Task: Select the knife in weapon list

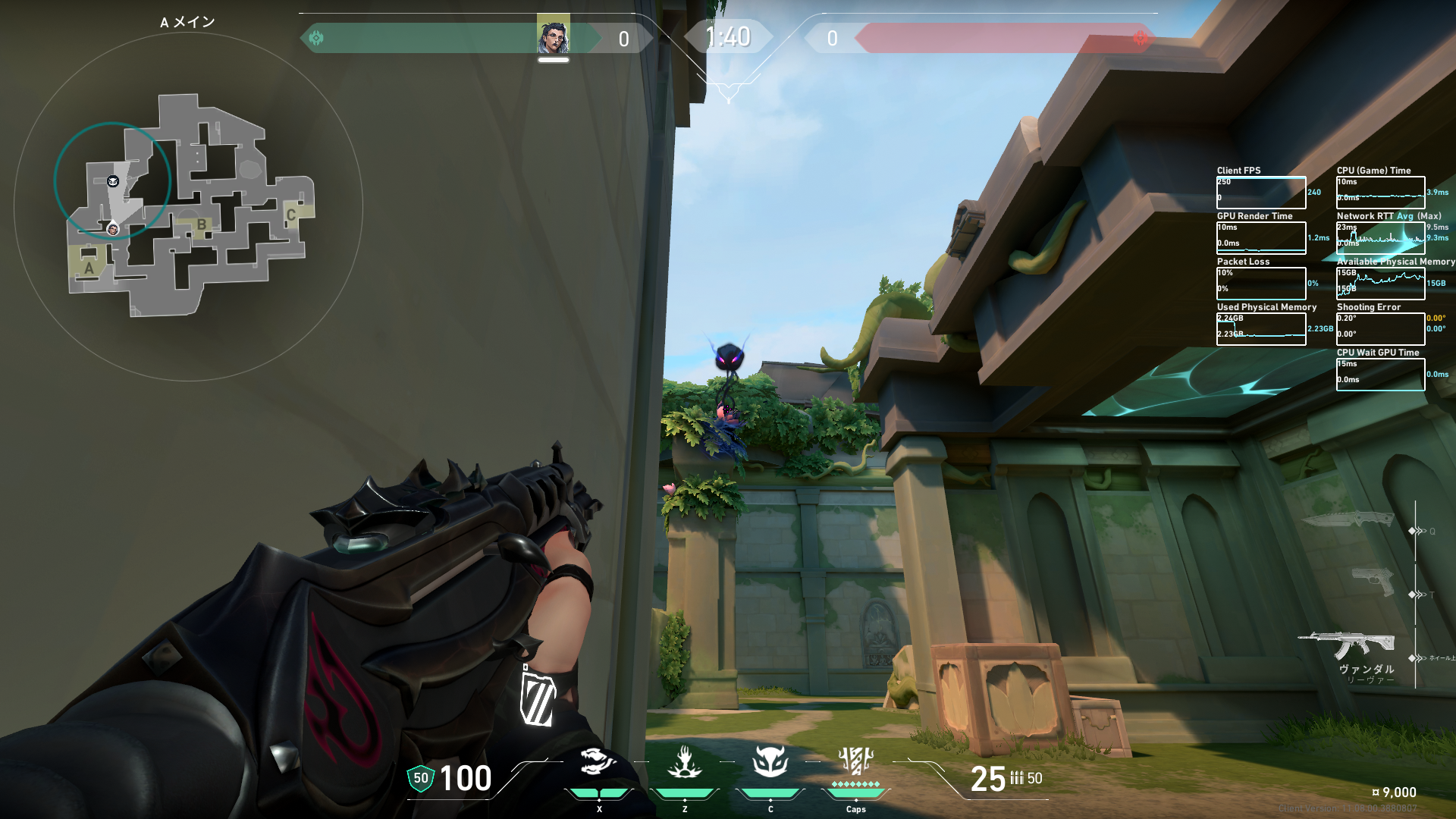Action: 1348,519
